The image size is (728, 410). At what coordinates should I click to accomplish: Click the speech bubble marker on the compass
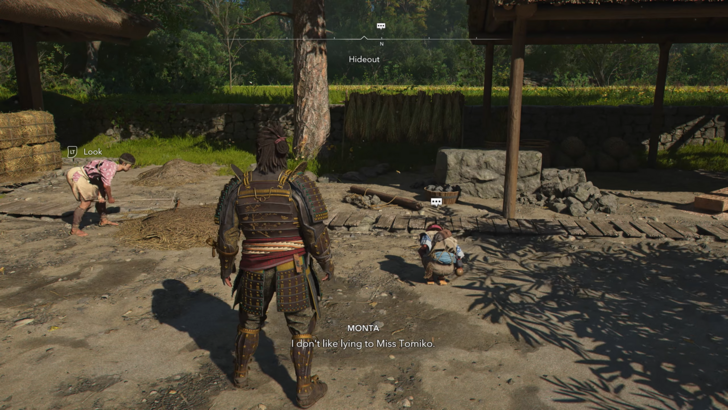coord(381,26)
